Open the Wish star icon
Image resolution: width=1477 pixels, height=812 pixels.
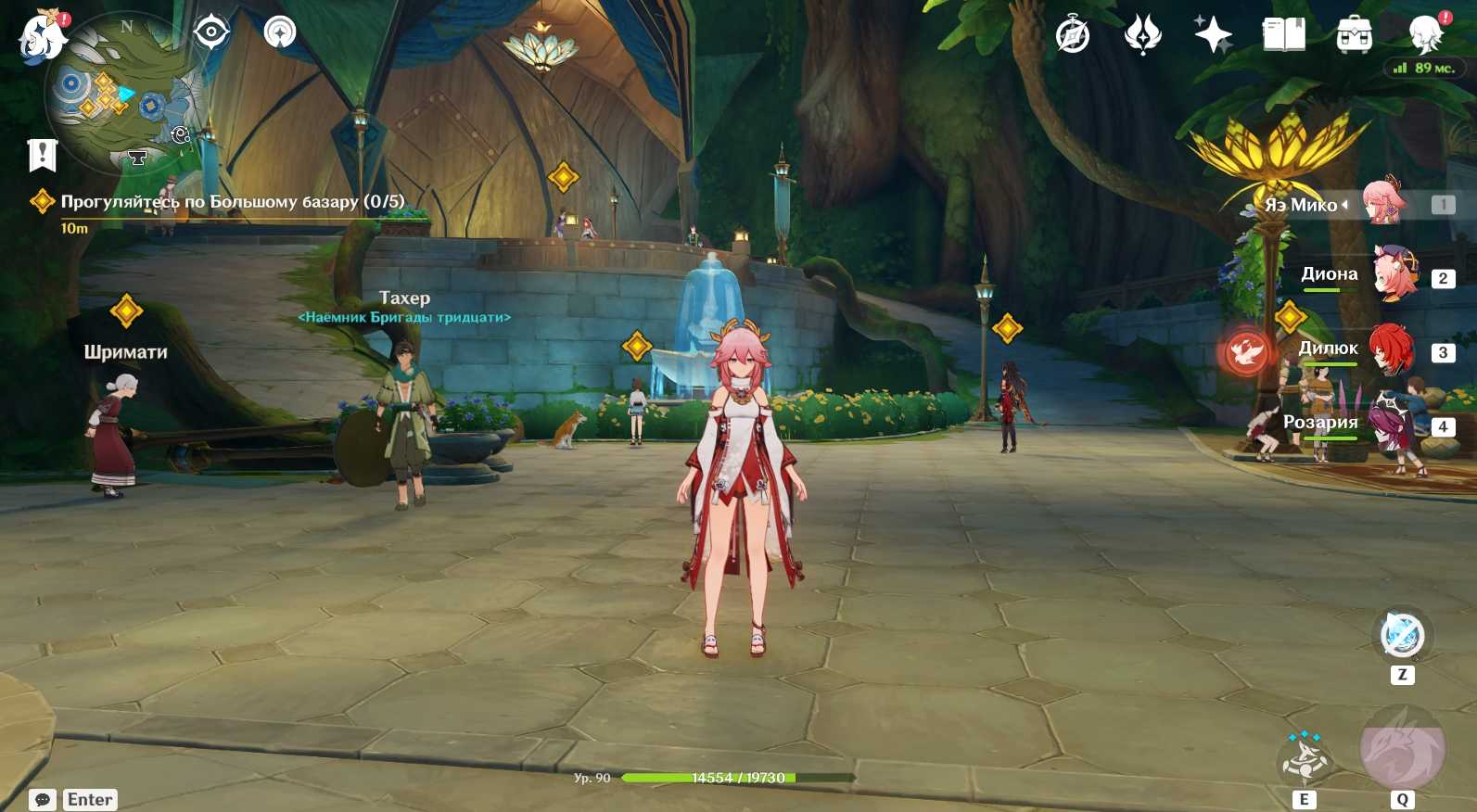tap(1213, 36)
